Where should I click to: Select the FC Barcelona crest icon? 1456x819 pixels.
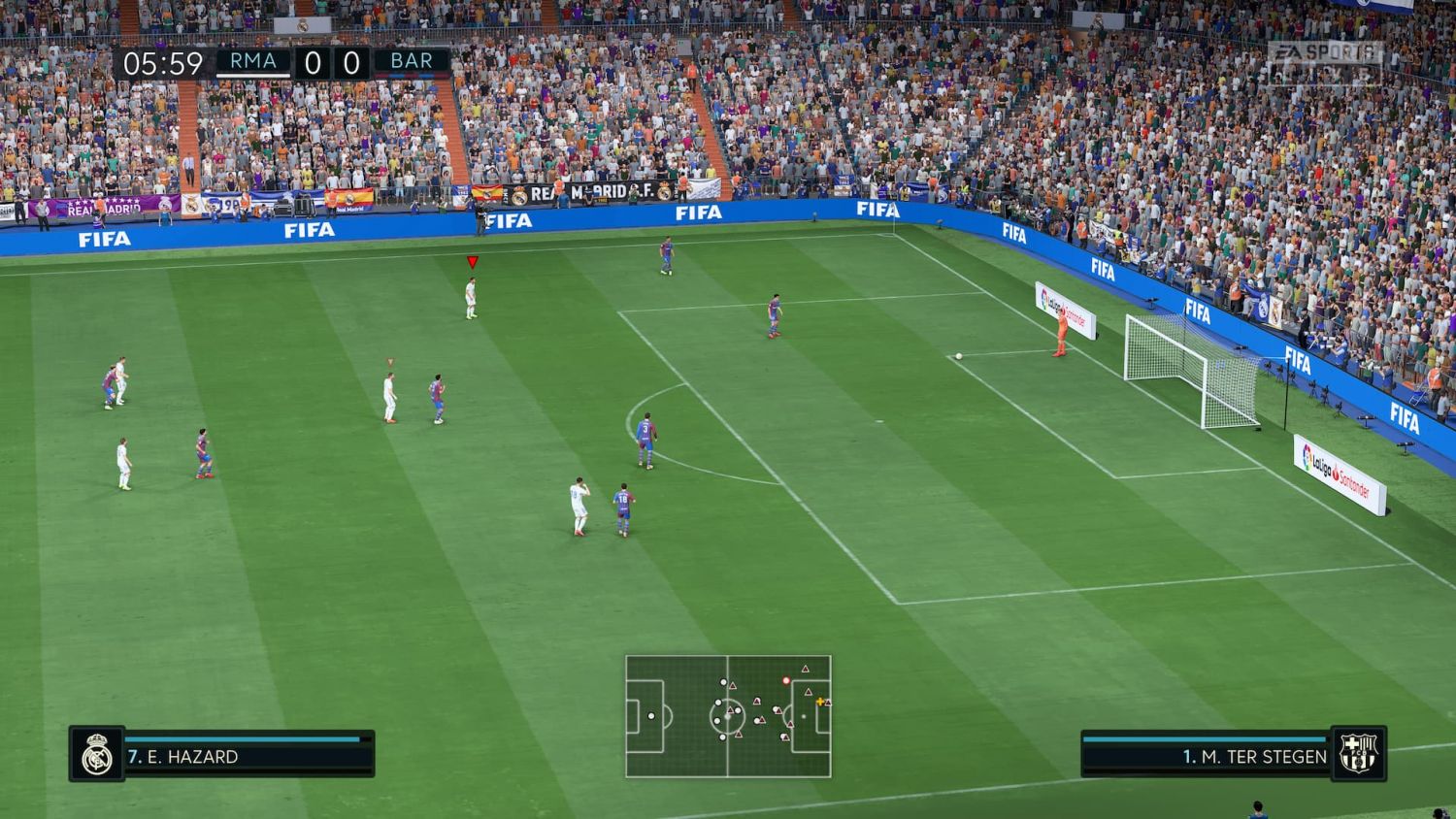(x=1358, y=754)
